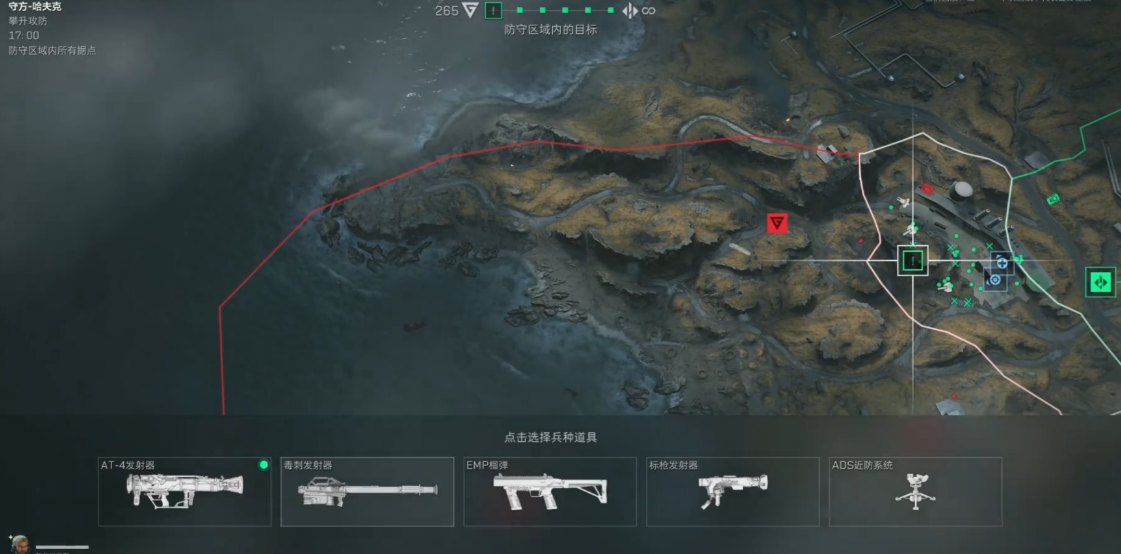Choose the blue medical cross spawn point

tap(1002, 263)
